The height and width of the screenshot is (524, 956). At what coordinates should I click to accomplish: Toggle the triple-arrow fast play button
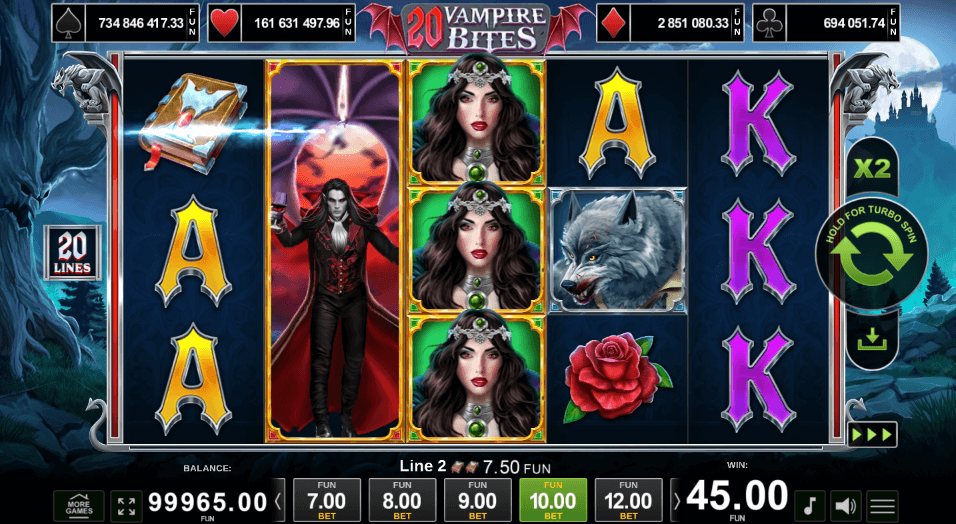(x=872, y=435)
